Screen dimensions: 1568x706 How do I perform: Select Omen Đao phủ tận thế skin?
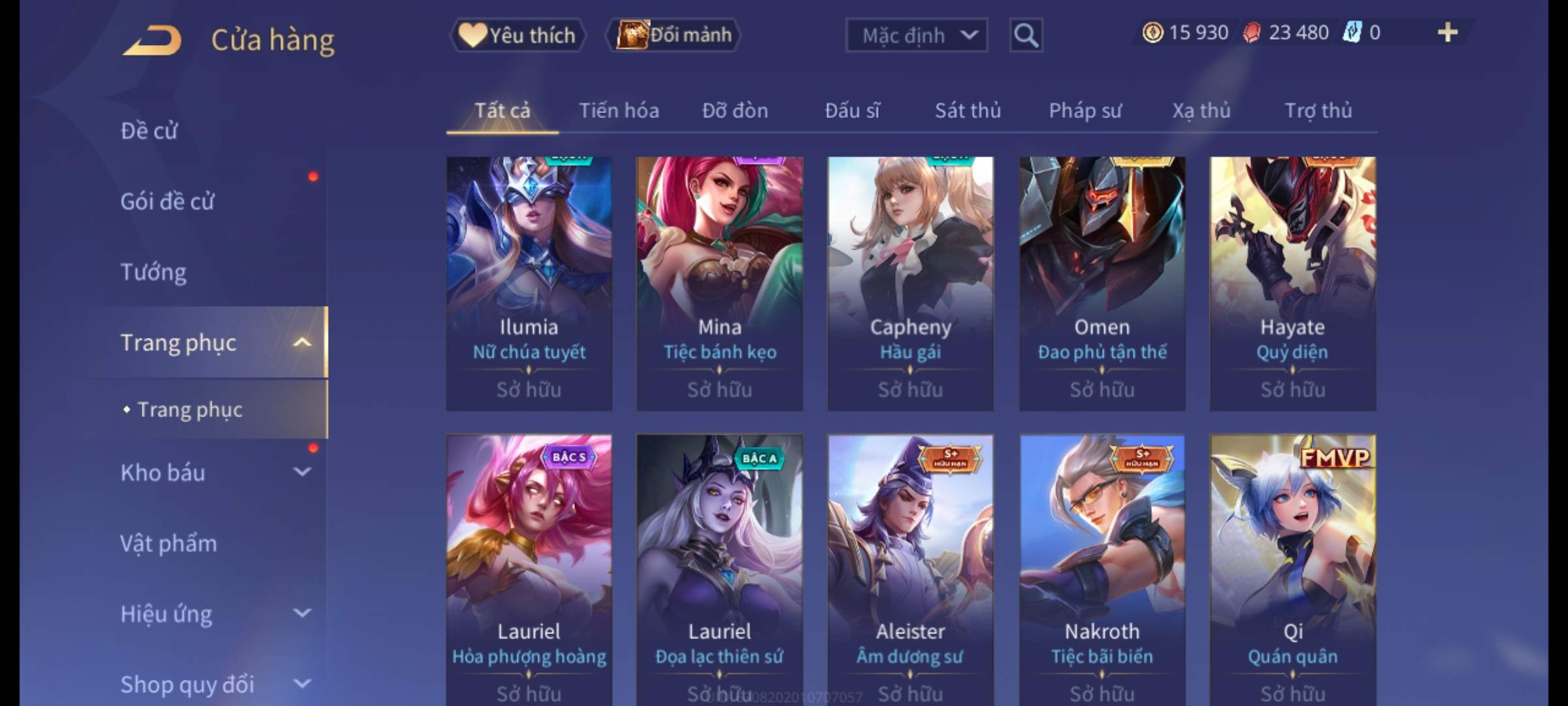[1102, 283]
